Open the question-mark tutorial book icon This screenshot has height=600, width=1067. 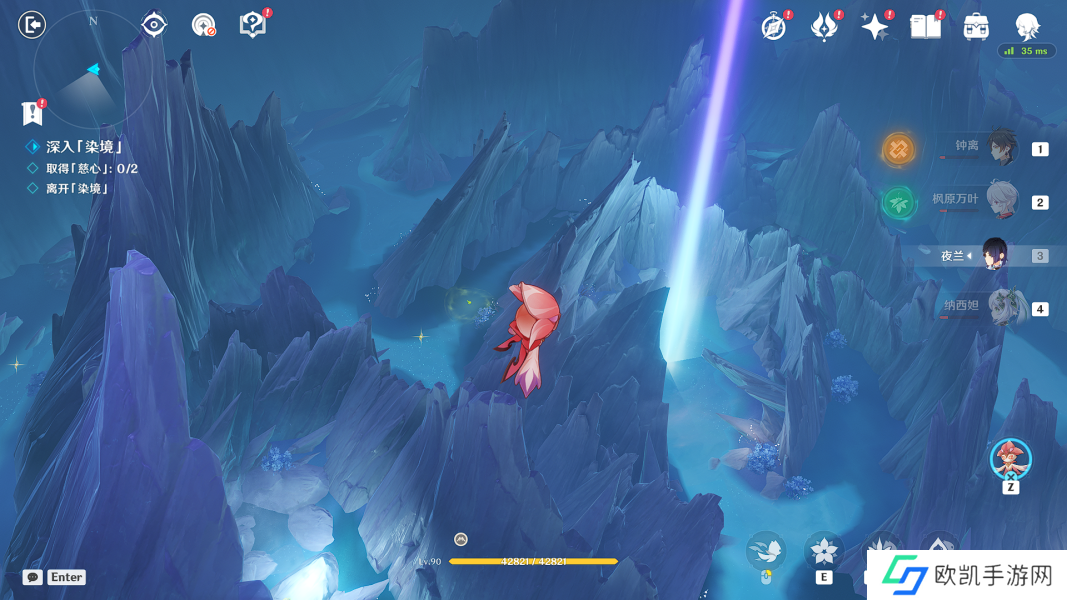253,25
